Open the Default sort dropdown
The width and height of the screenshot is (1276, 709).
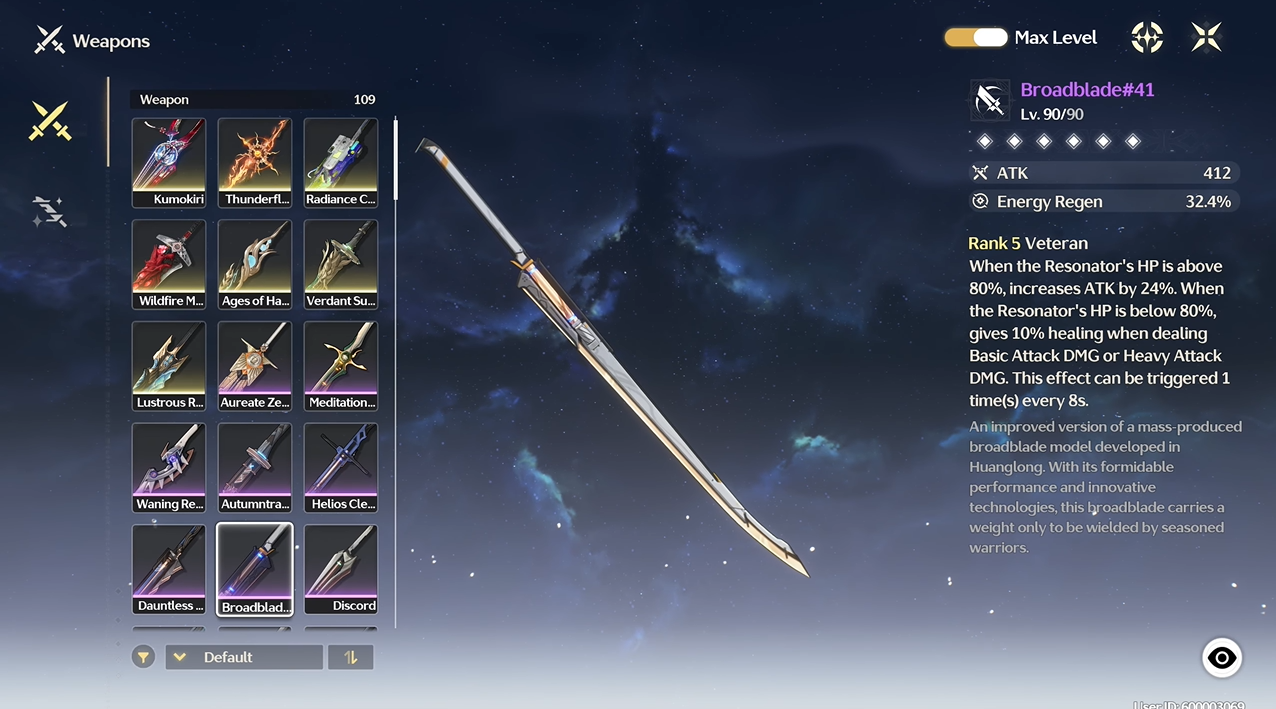pyautogui.click(x=244, y=657)
